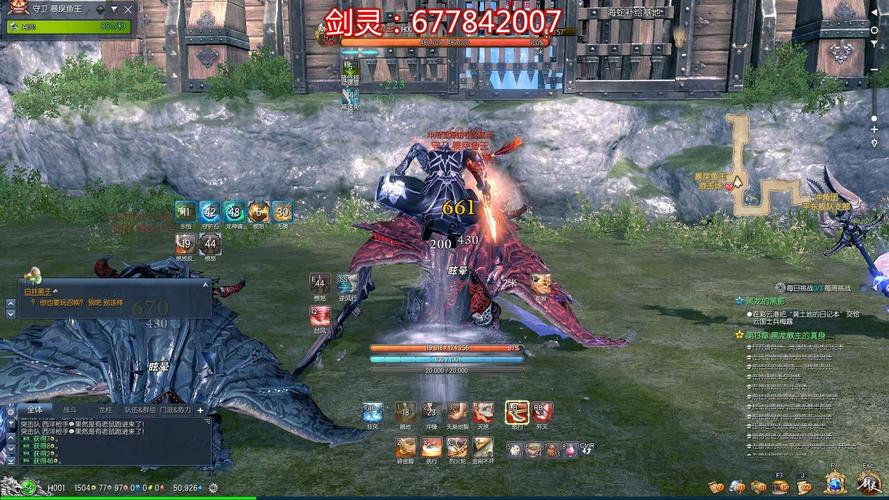Drink the pink potion in the quick slot
This screenshot has height=500, width=889.
(569, 450)
